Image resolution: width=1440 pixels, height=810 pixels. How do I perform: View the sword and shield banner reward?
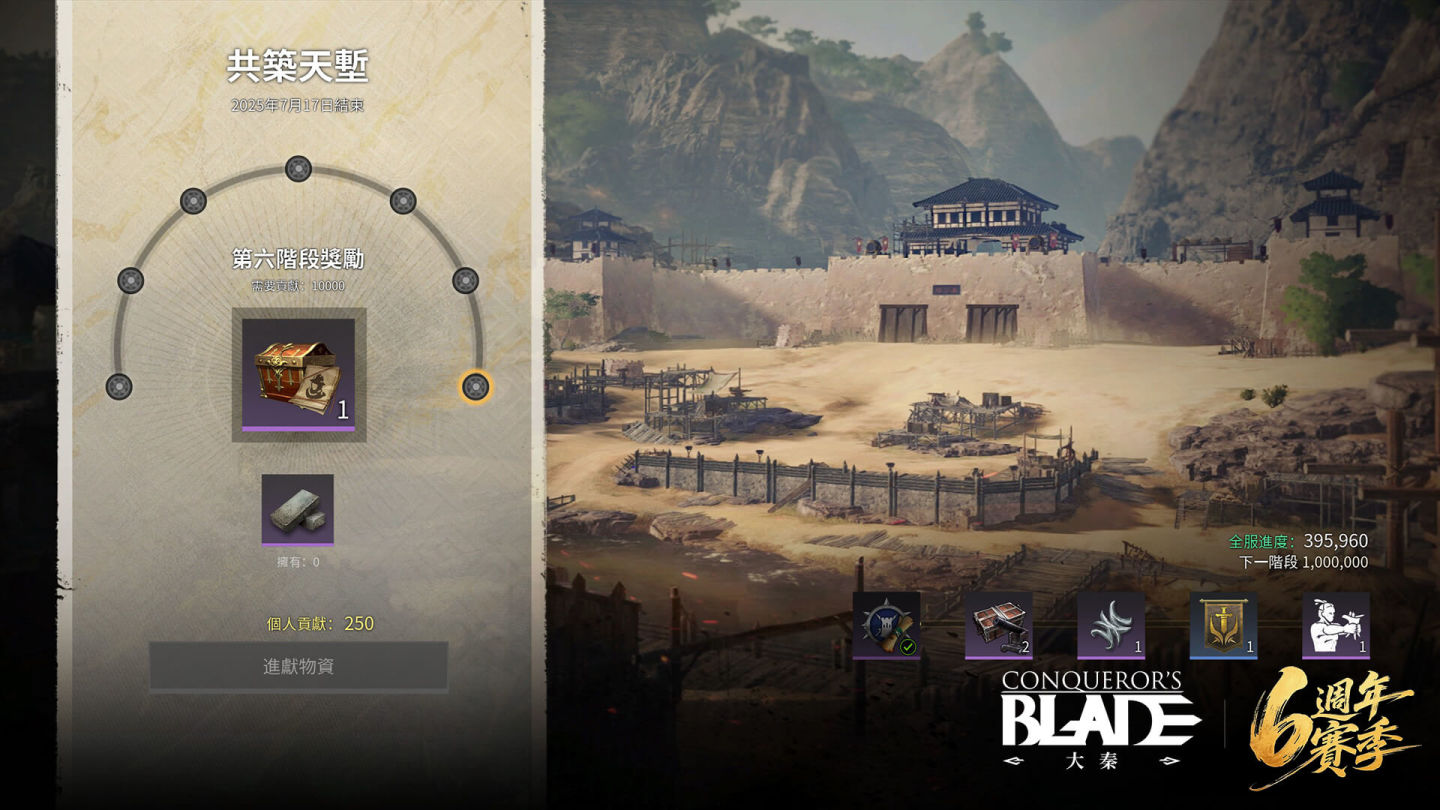pyautogui.click(x=1223, y=626)
